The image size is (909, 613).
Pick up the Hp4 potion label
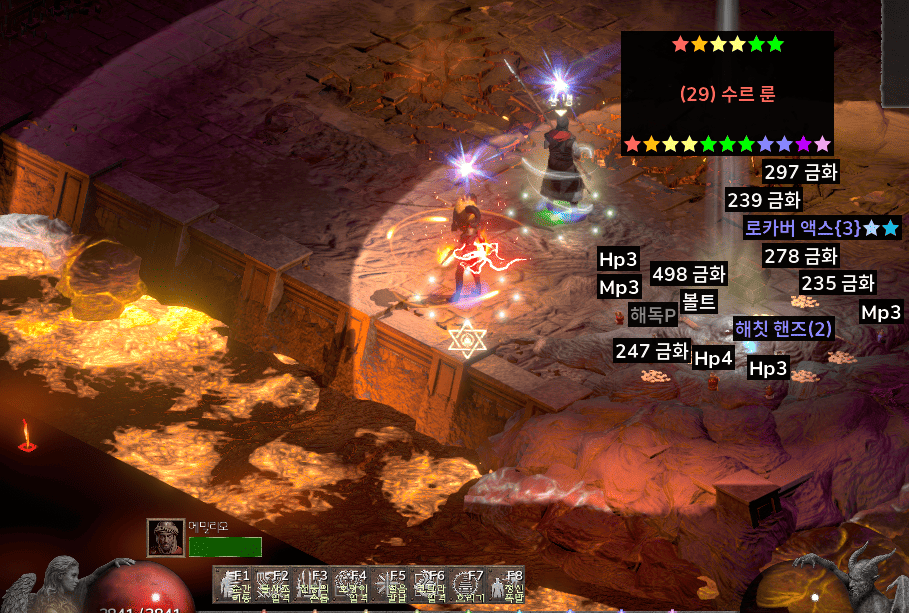click(713, 358)
